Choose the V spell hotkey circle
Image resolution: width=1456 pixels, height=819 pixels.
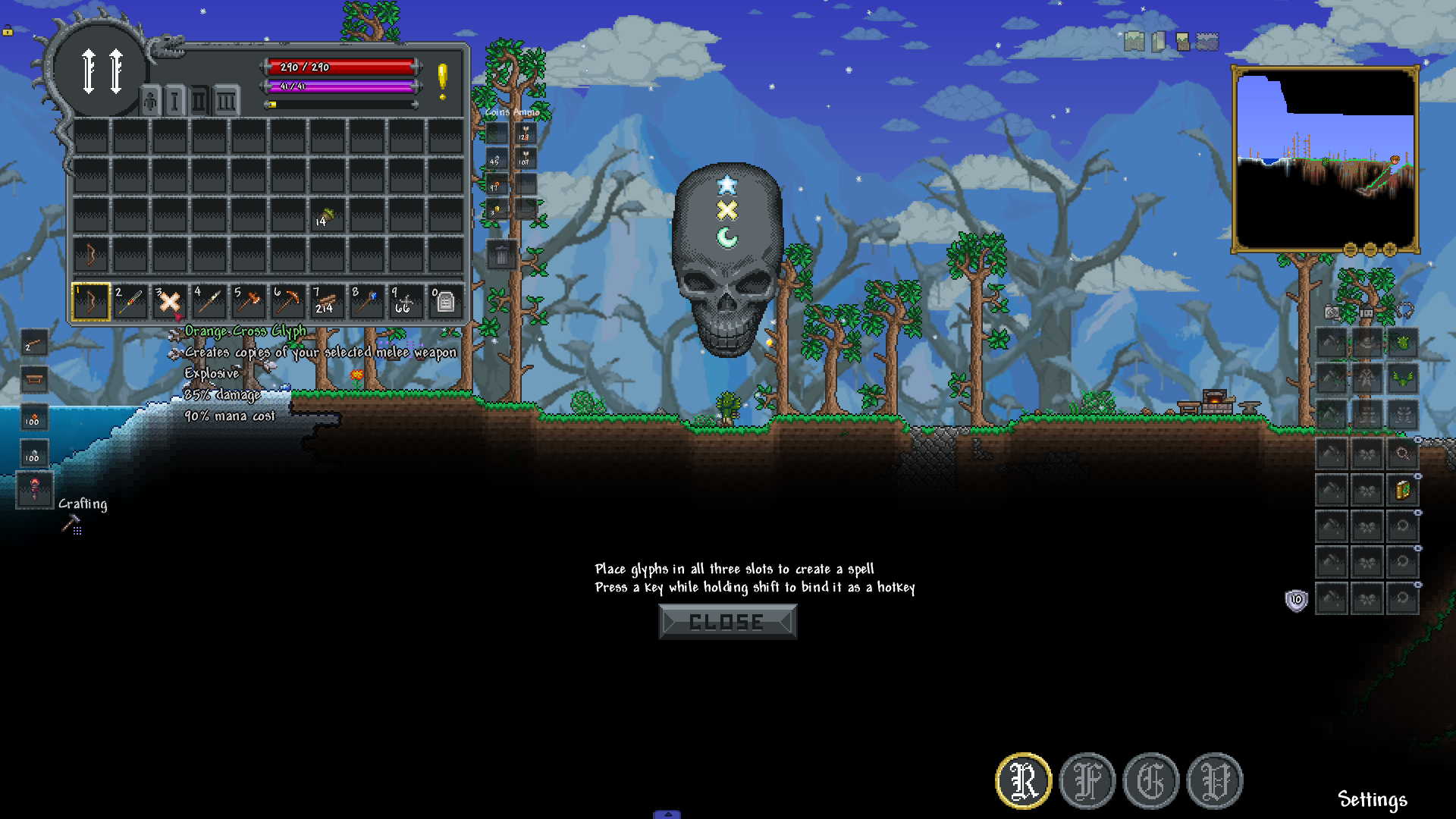[x=1214, y=781]
